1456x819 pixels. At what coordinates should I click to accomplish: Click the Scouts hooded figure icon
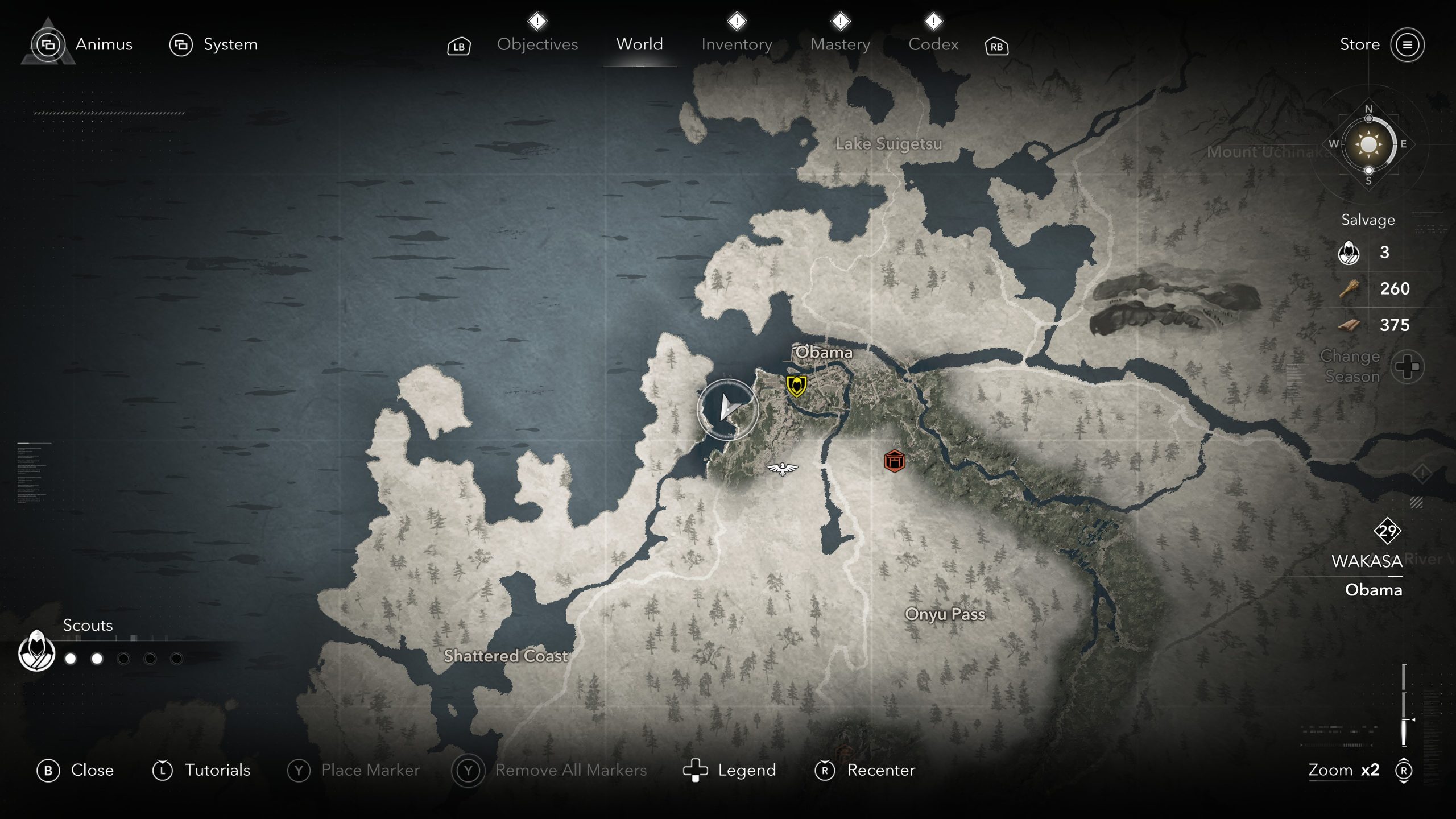point(37,651)
